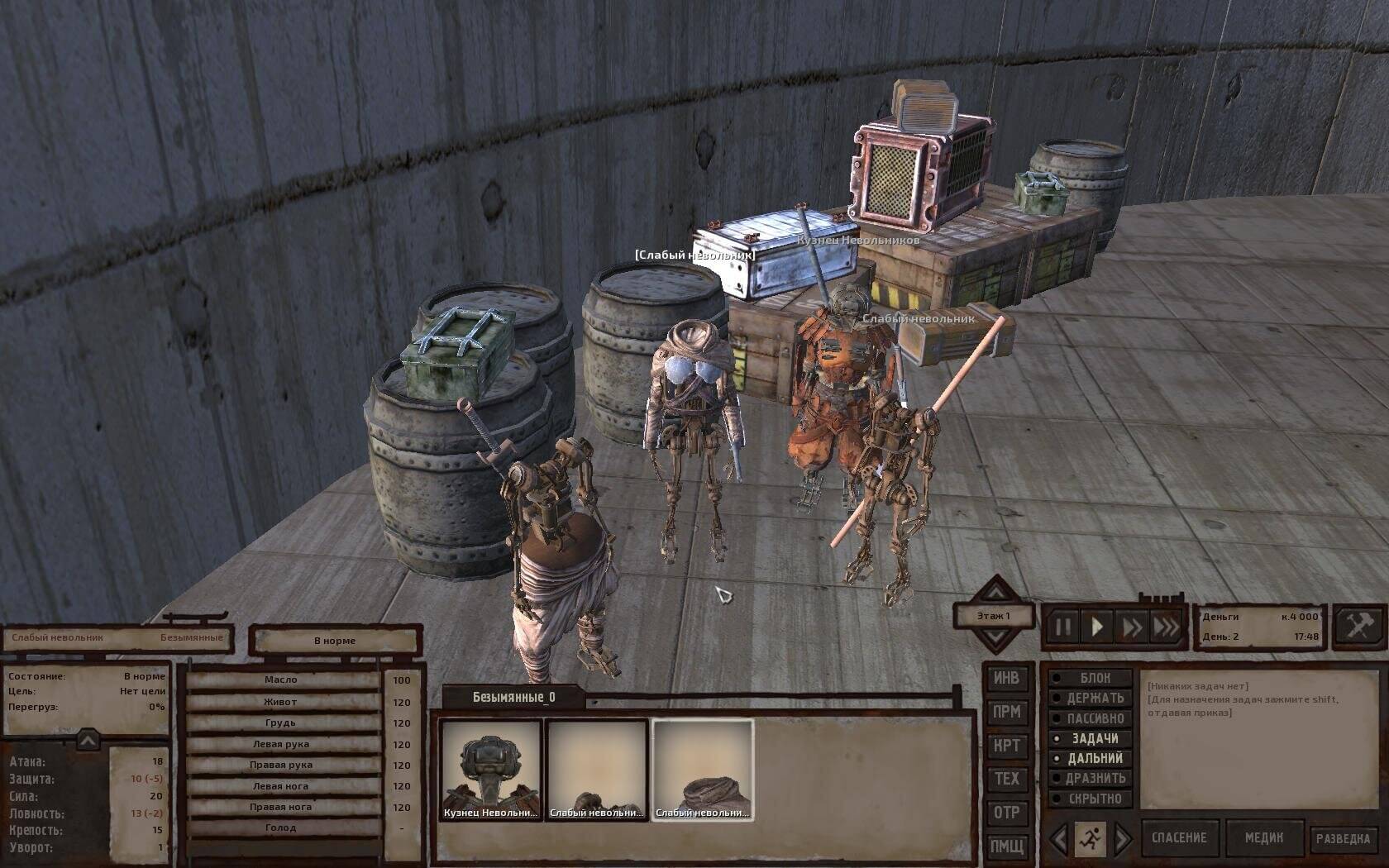Open the ОТР squad panel
Image resolution: width=1389 pixels, height=868 pixels.
(1006, 813)
